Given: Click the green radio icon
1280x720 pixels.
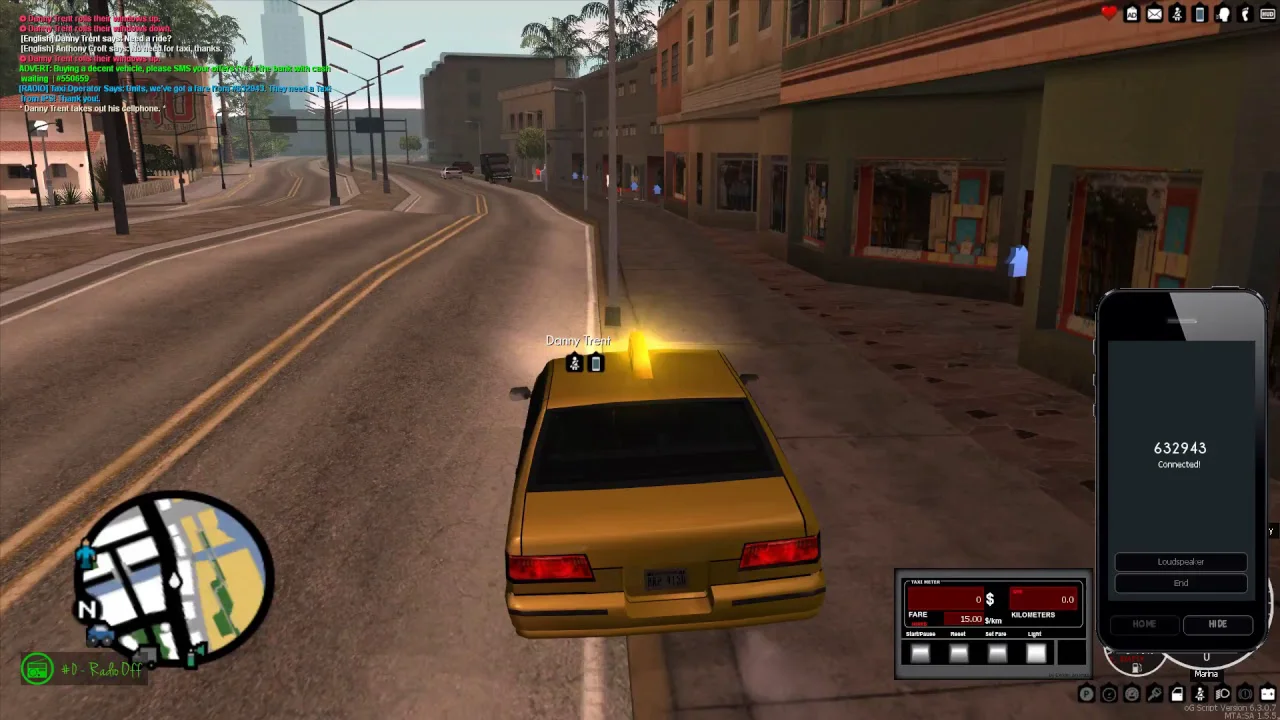Looking at the screenshot, I should point(38,669).
